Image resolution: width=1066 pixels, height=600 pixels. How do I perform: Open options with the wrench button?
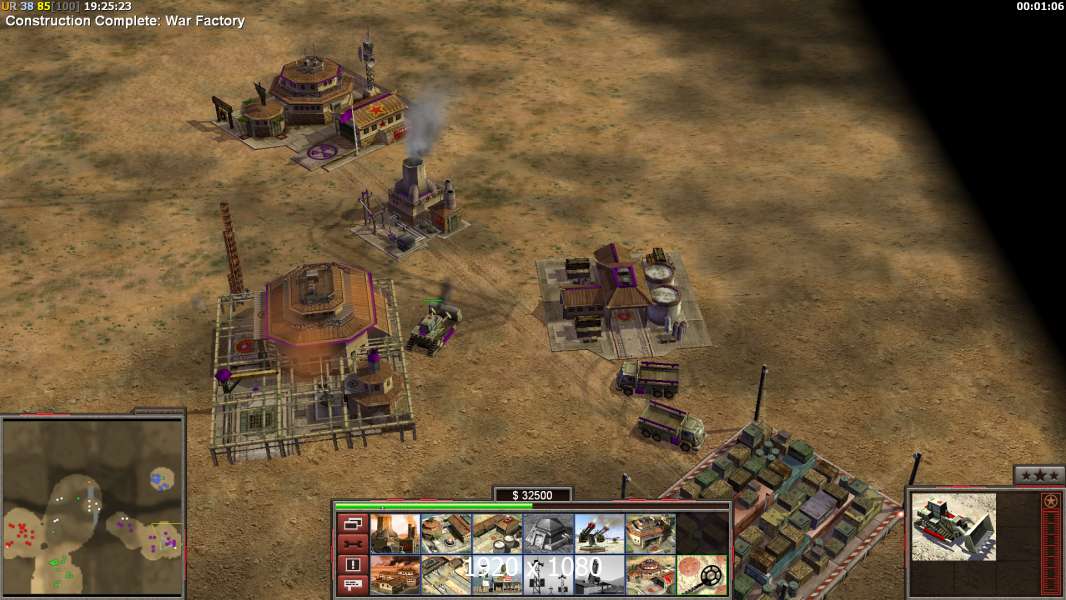[x=351, y=544]
